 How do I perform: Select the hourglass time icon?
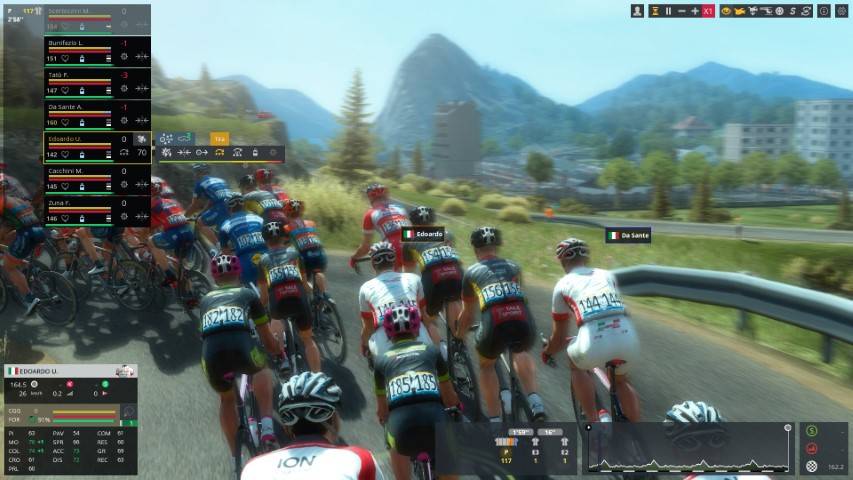coord(654,11)
